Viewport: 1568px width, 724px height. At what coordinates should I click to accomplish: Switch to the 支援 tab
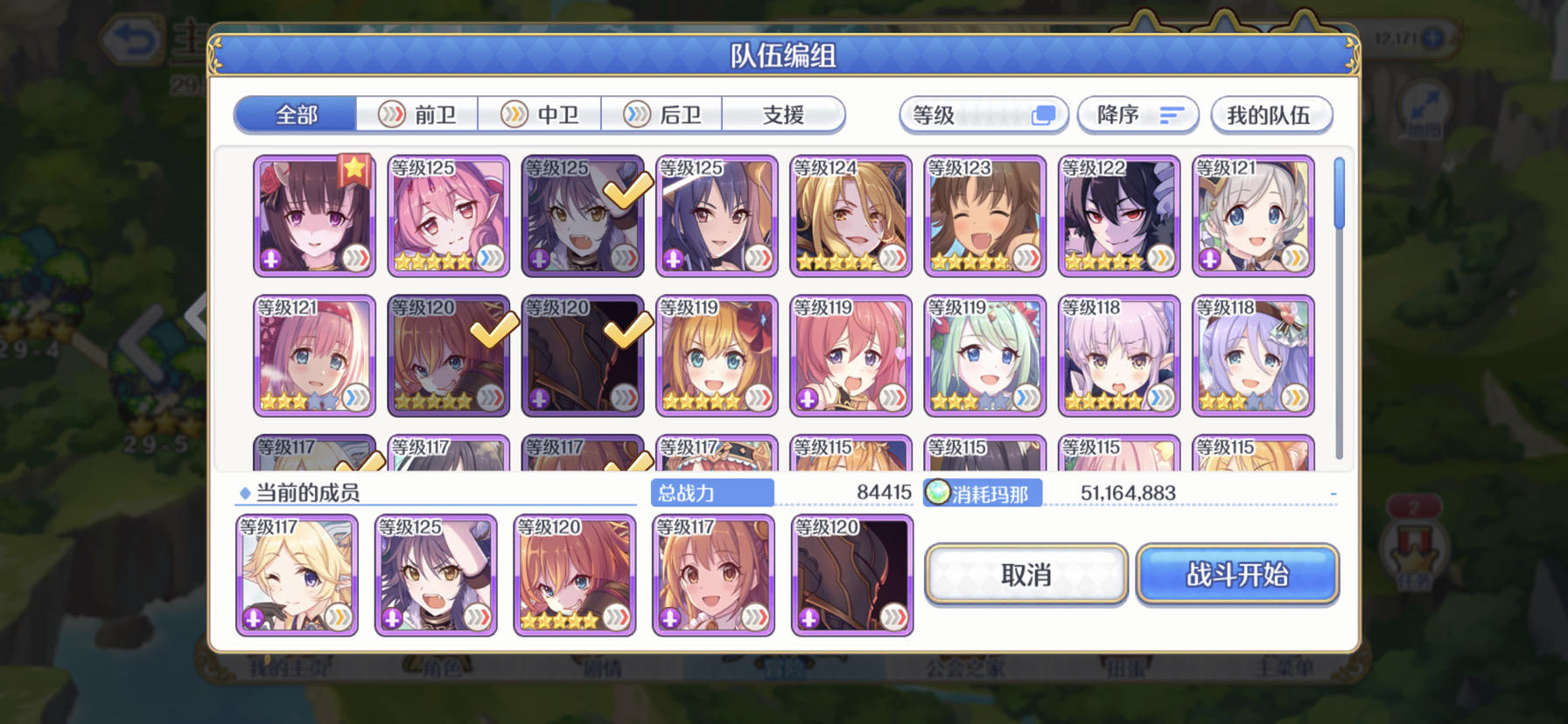pyautogui.click(x=782, y=115)
